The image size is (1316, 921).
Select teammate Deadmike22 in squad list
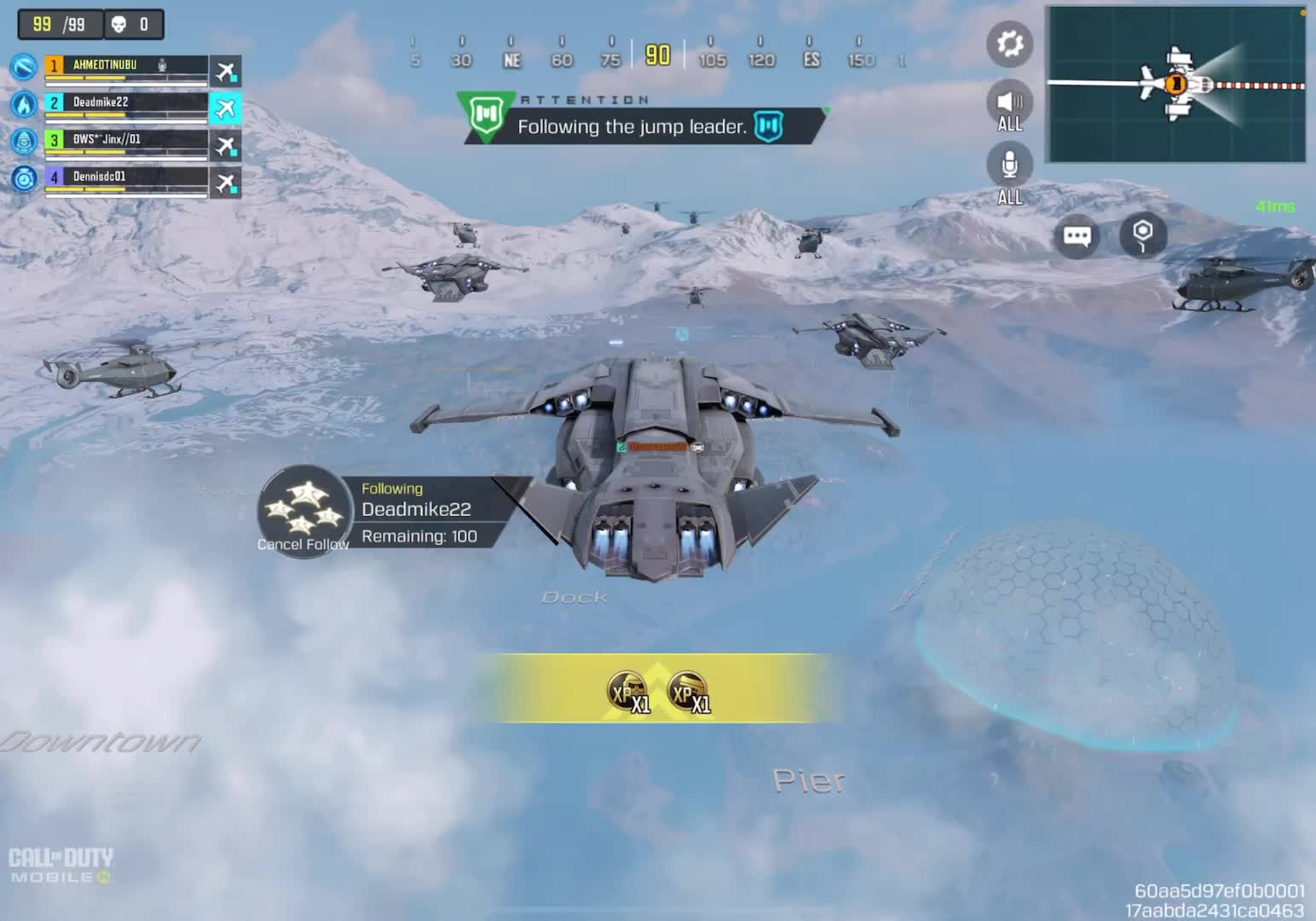pyautogui.click(x=125, y=103)
